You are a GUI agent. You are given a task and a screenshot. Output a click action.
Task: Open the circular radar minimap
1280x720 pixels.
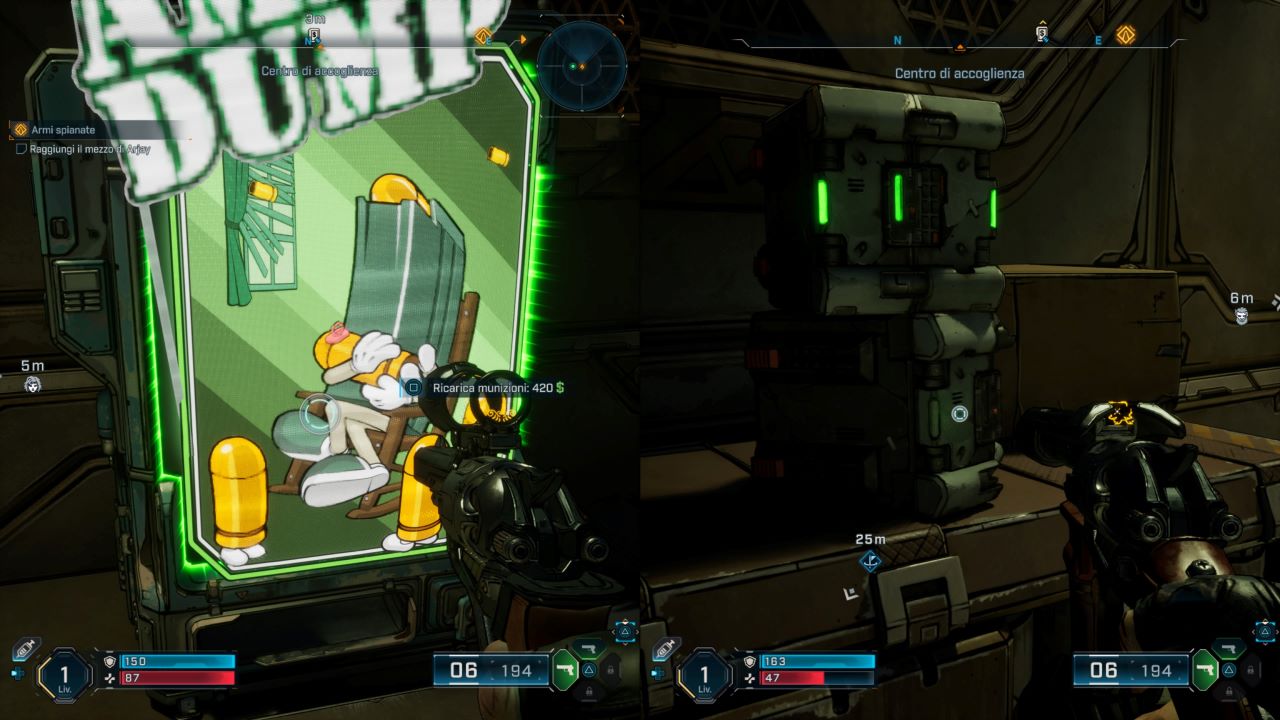(x=581, y=66)
